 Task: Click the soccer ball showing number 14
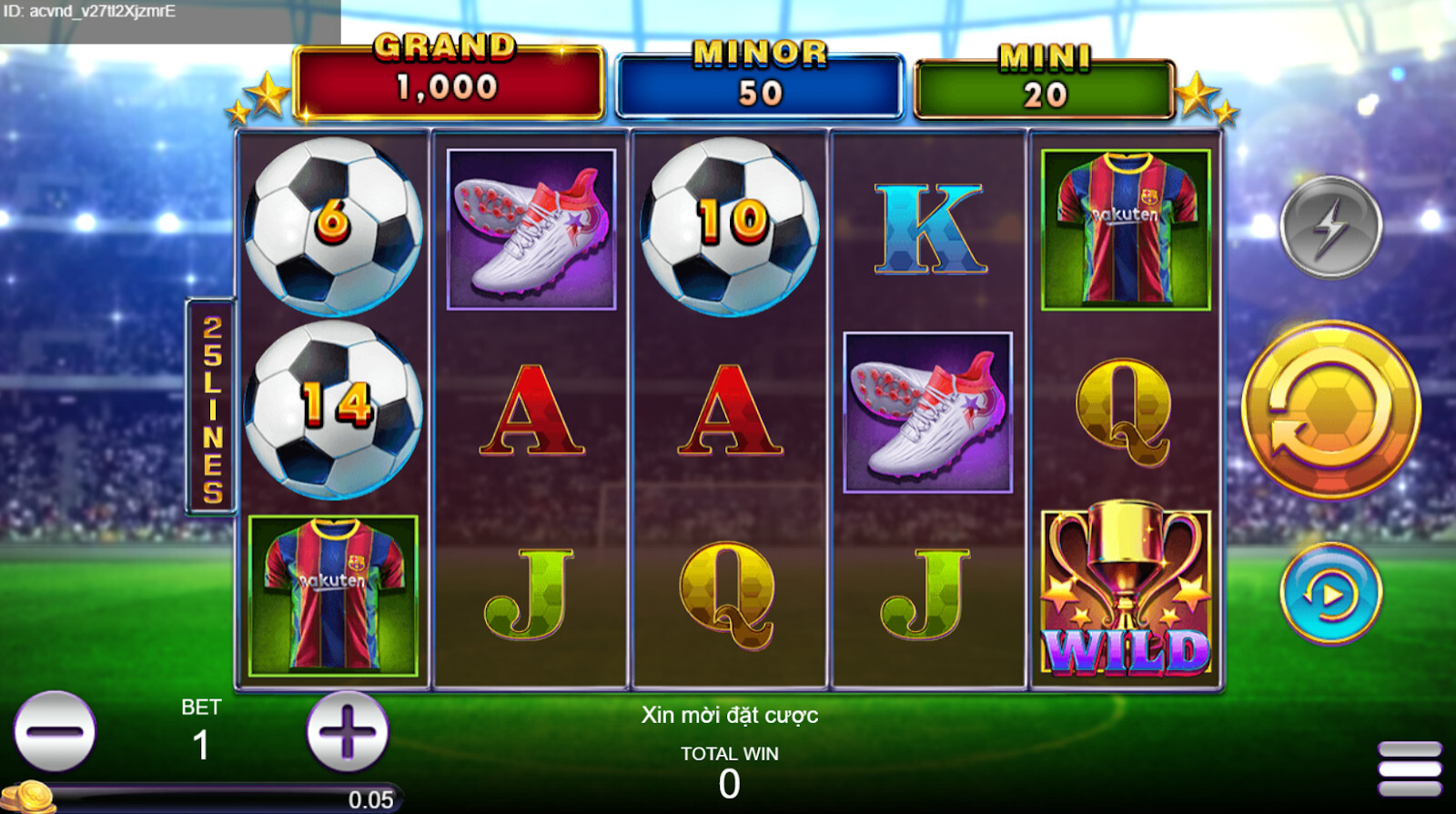click(x=337, y=409)
